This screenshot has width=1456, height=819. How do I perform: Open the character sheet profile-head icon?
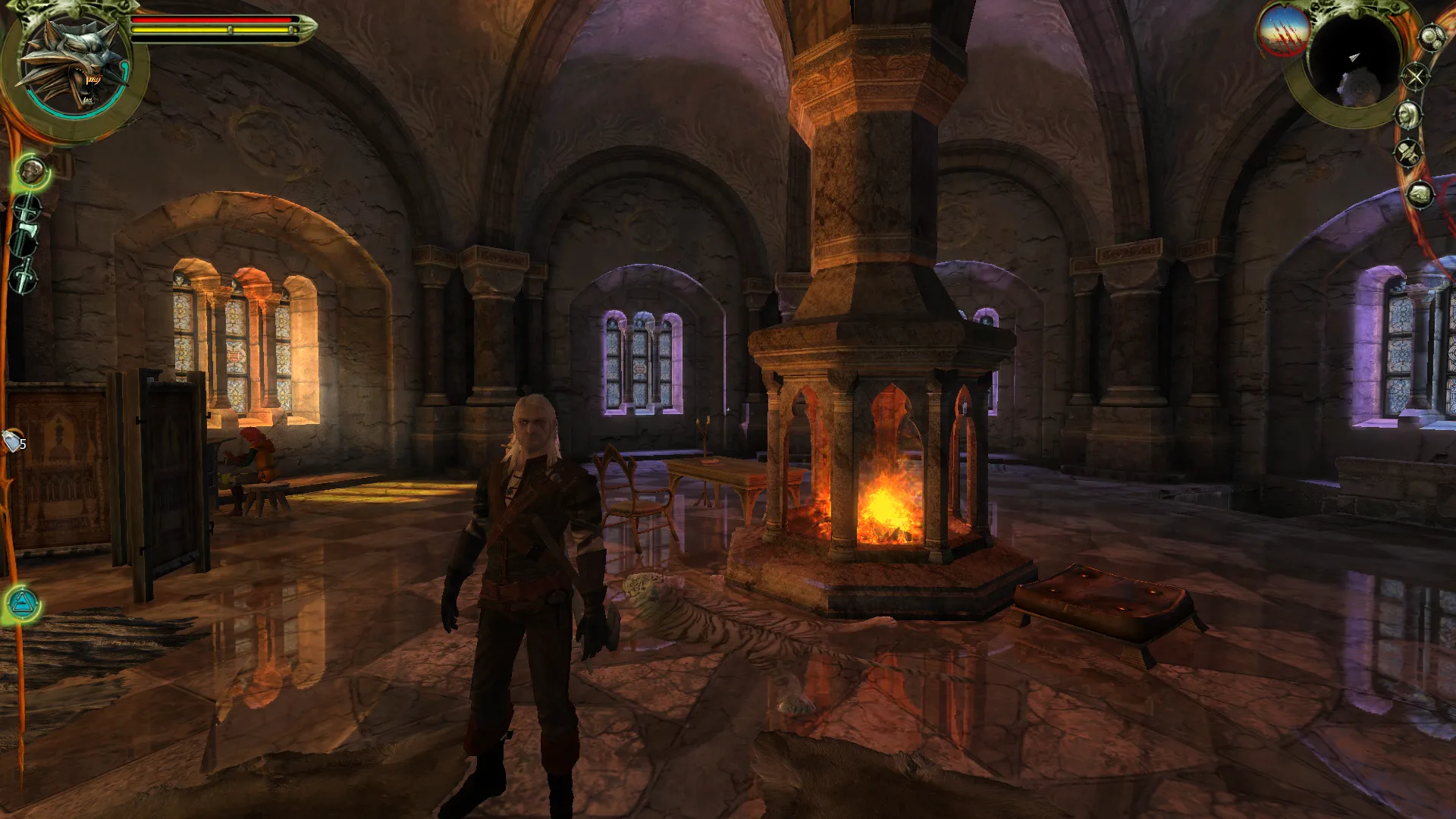(x=1408, y=115)
